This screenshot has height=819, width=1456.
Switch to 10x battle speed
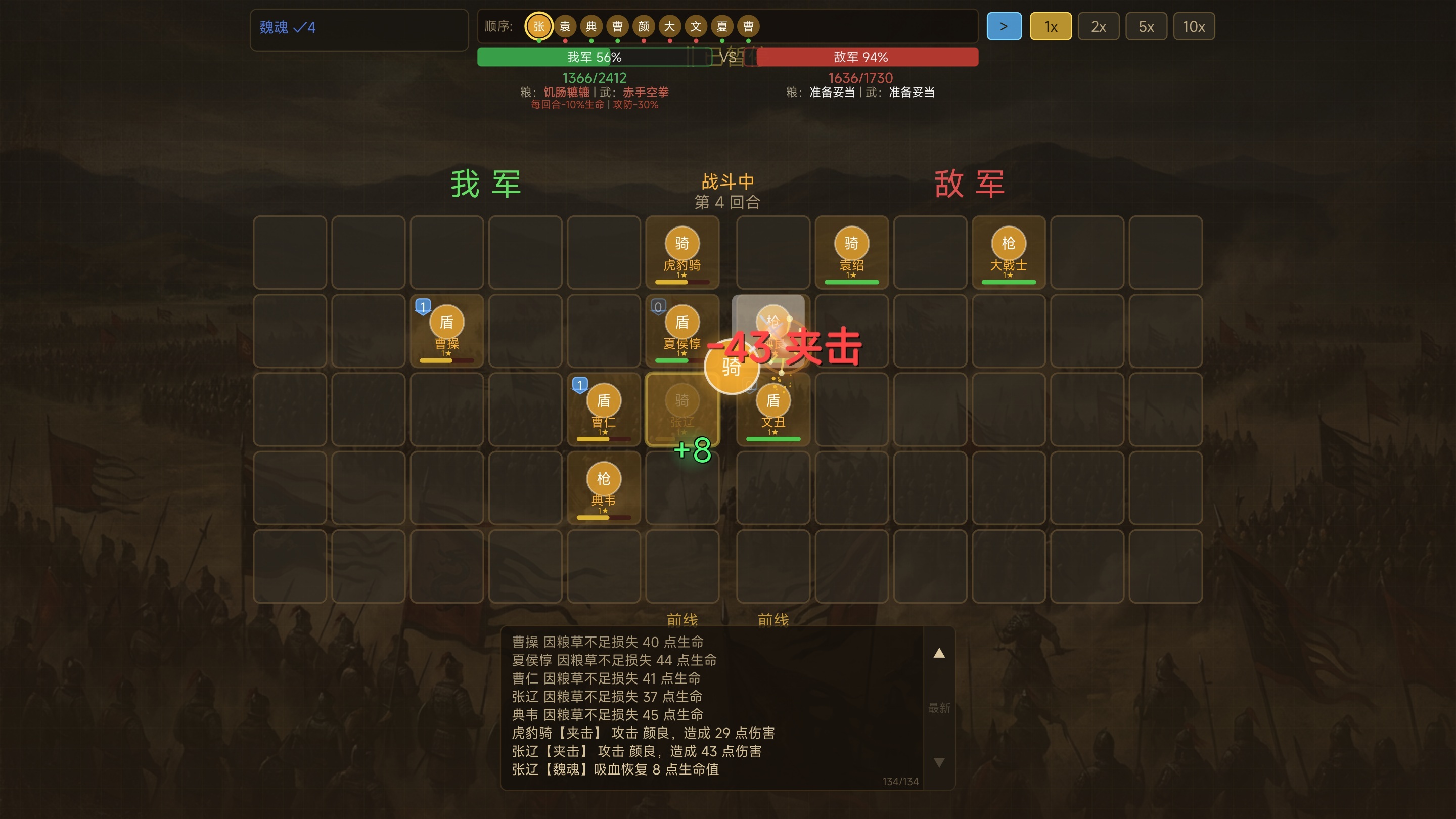(1194, 26)
